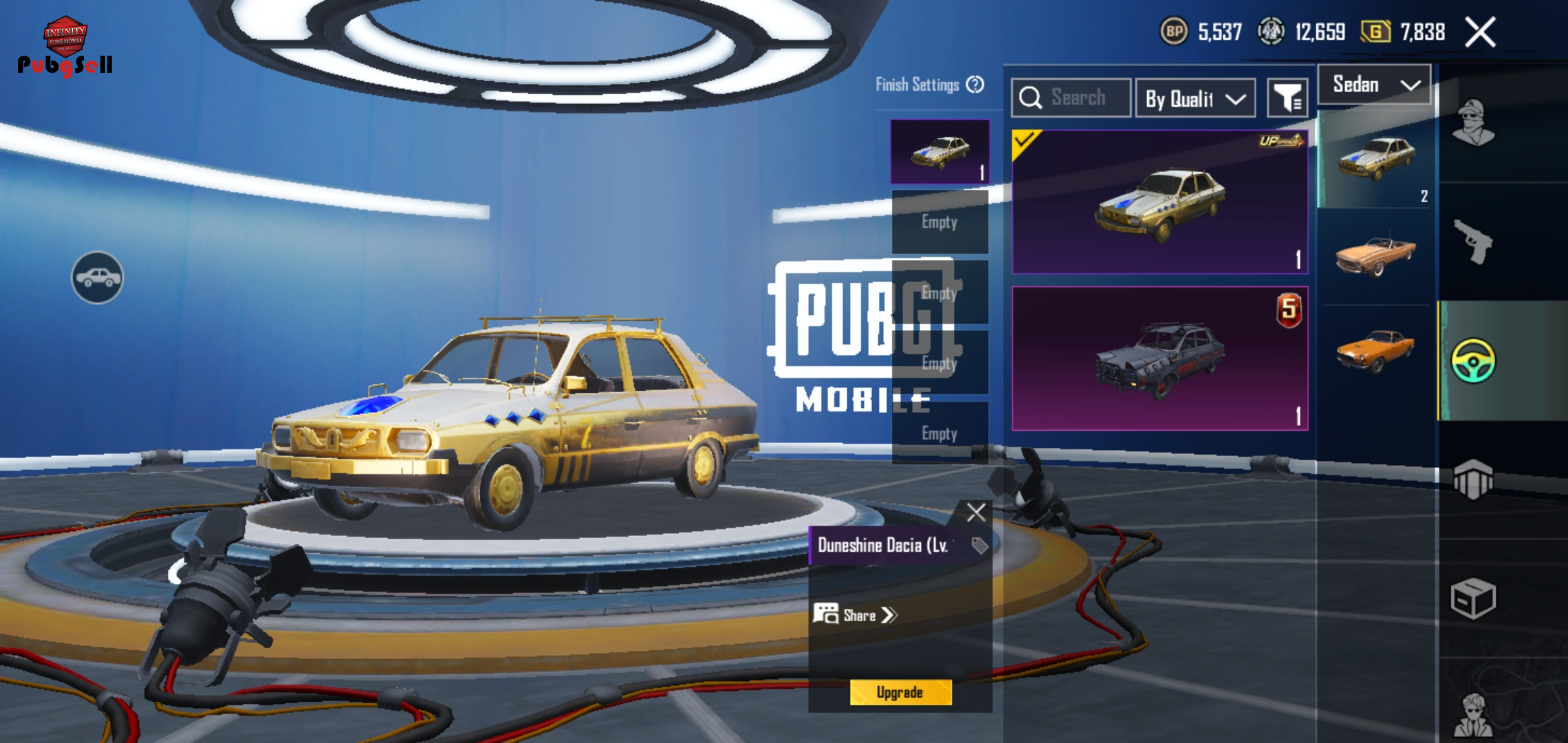Select the equipped Dacia finish slot
The width and height of the screenshot is (1568, 743).
(x=939, y=151)
